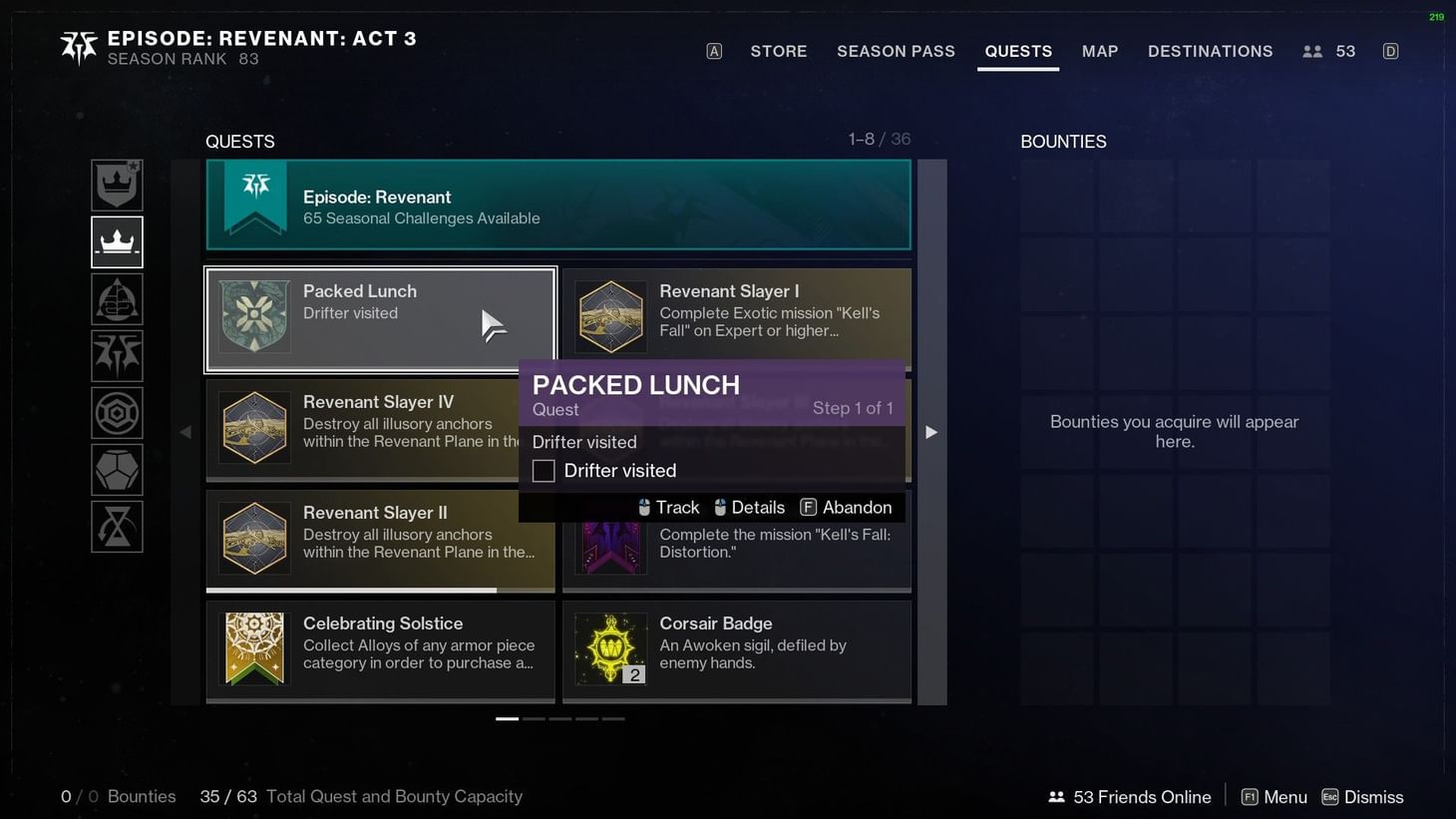1456x819 pixels.
Task: Select the hourglass filter icon in sidebar
Action: click(x=117, y=527)
